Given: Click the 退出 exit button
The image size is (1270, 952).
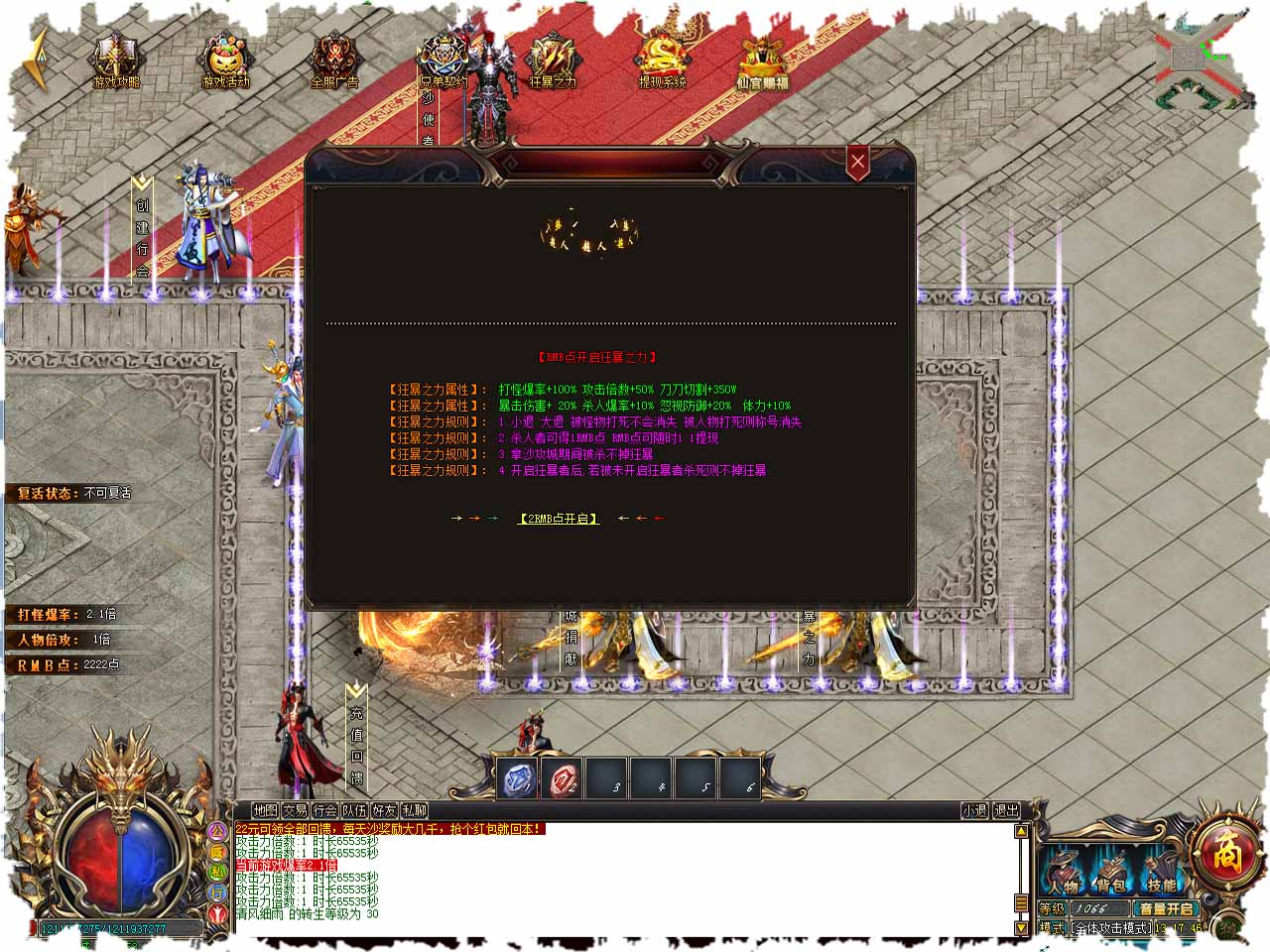Looking at the screenshot, I should [1006, 811].
